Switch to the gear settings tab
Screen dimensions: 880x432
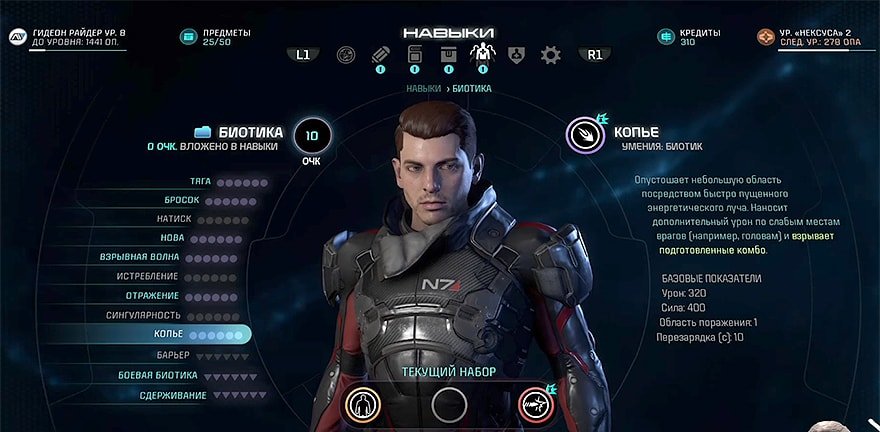551,55
